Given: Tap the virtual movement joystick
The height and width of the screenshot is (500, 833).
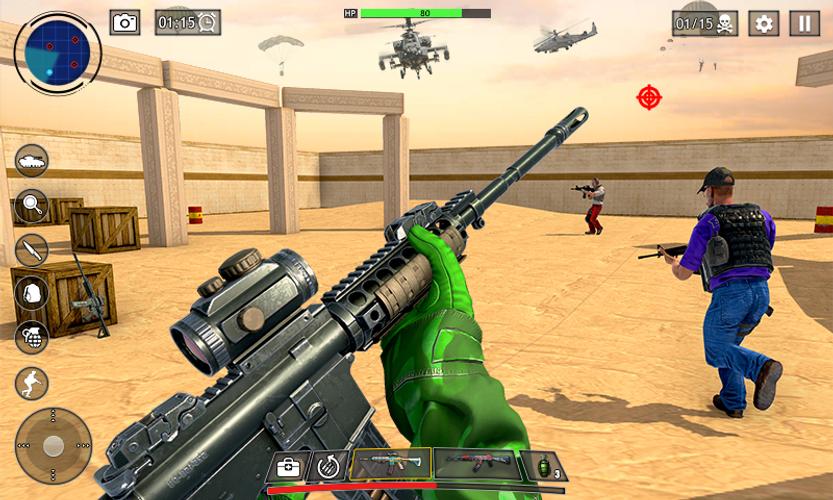Looking at the screenshot, I should [53, 445].
